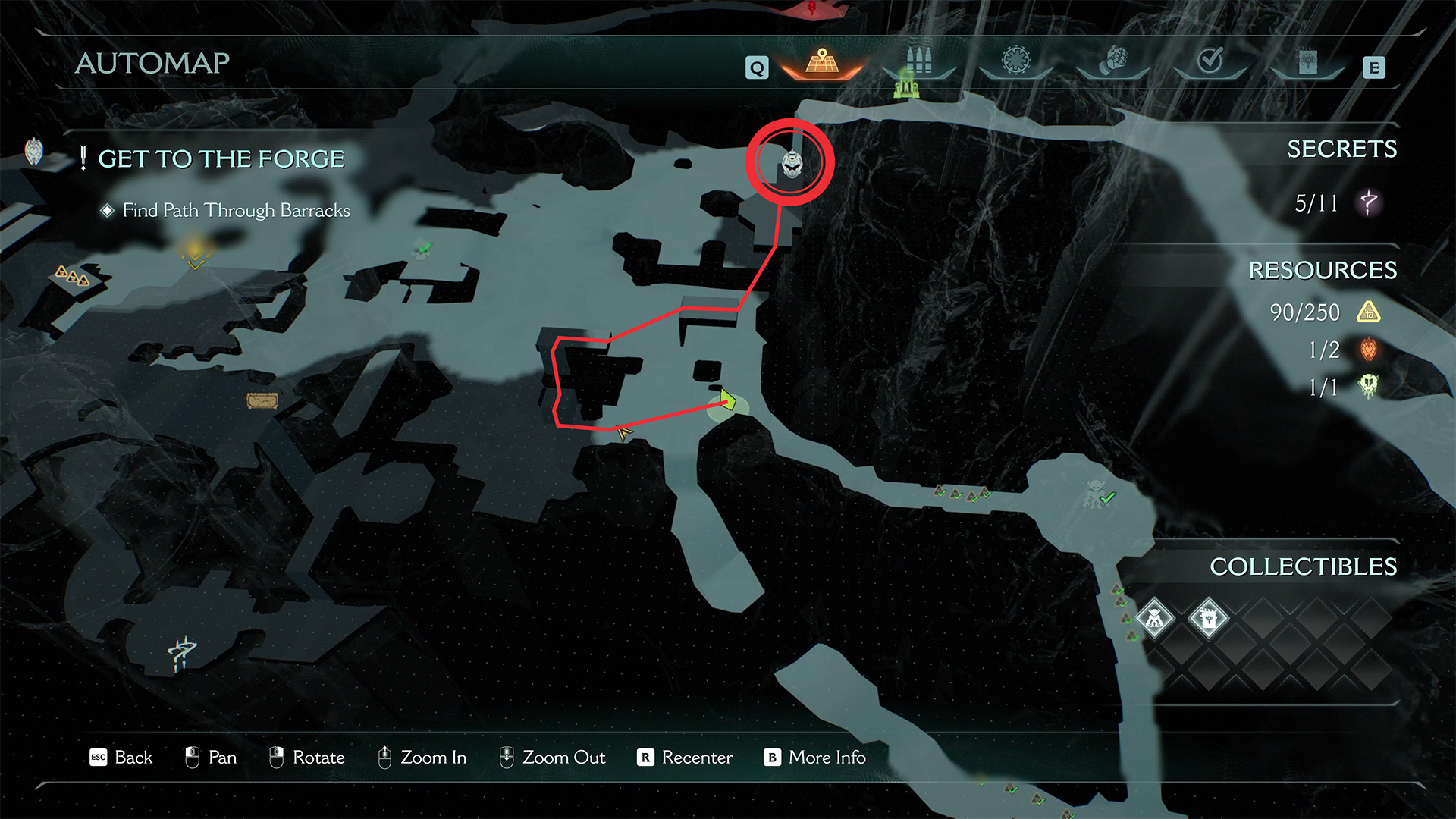Click the Get to the Forge objective
The height and width of the screenshot is (819, 1456).
(221, 159)
